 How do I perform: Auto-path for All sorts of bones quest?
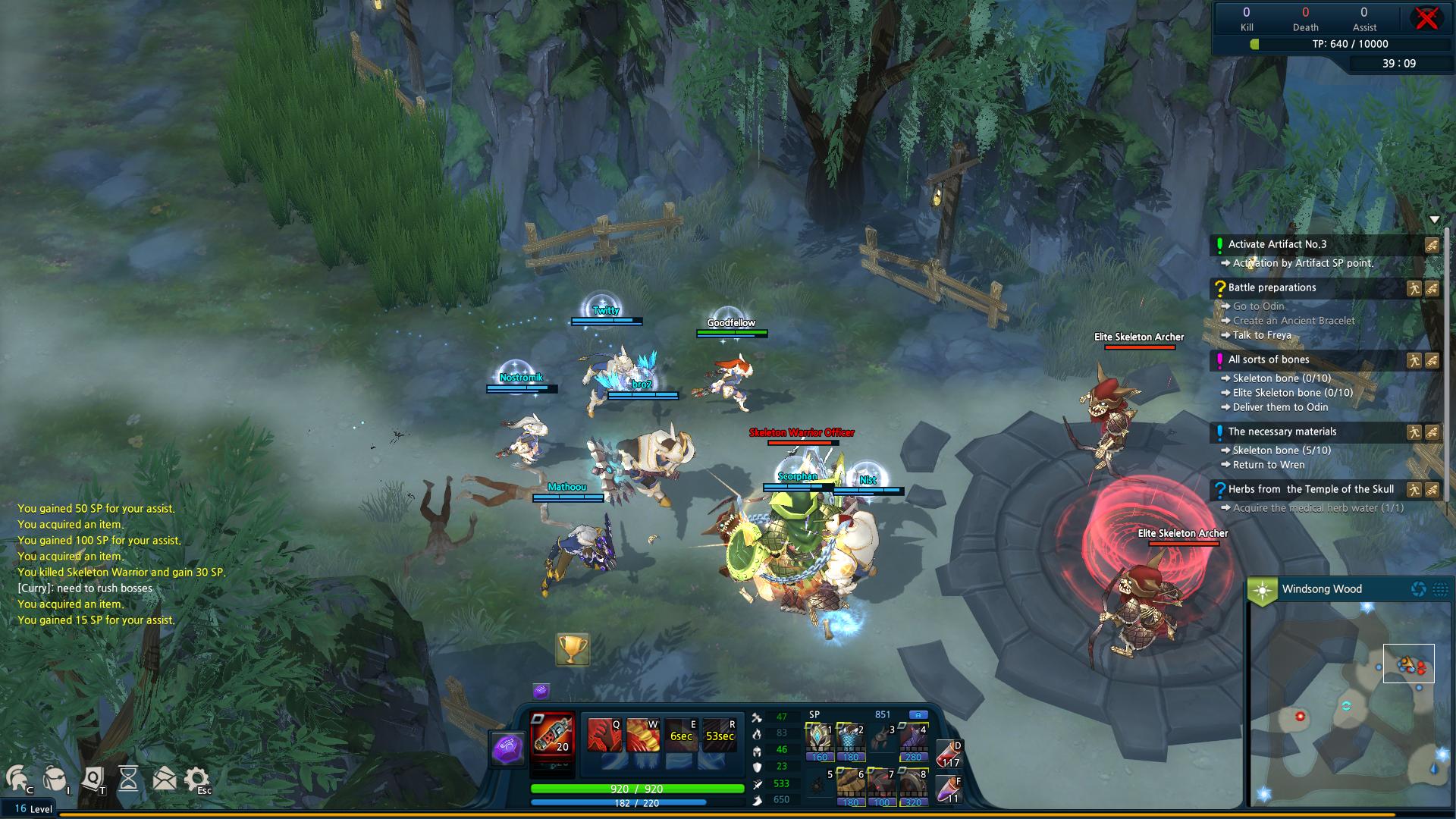[1414, 361]
